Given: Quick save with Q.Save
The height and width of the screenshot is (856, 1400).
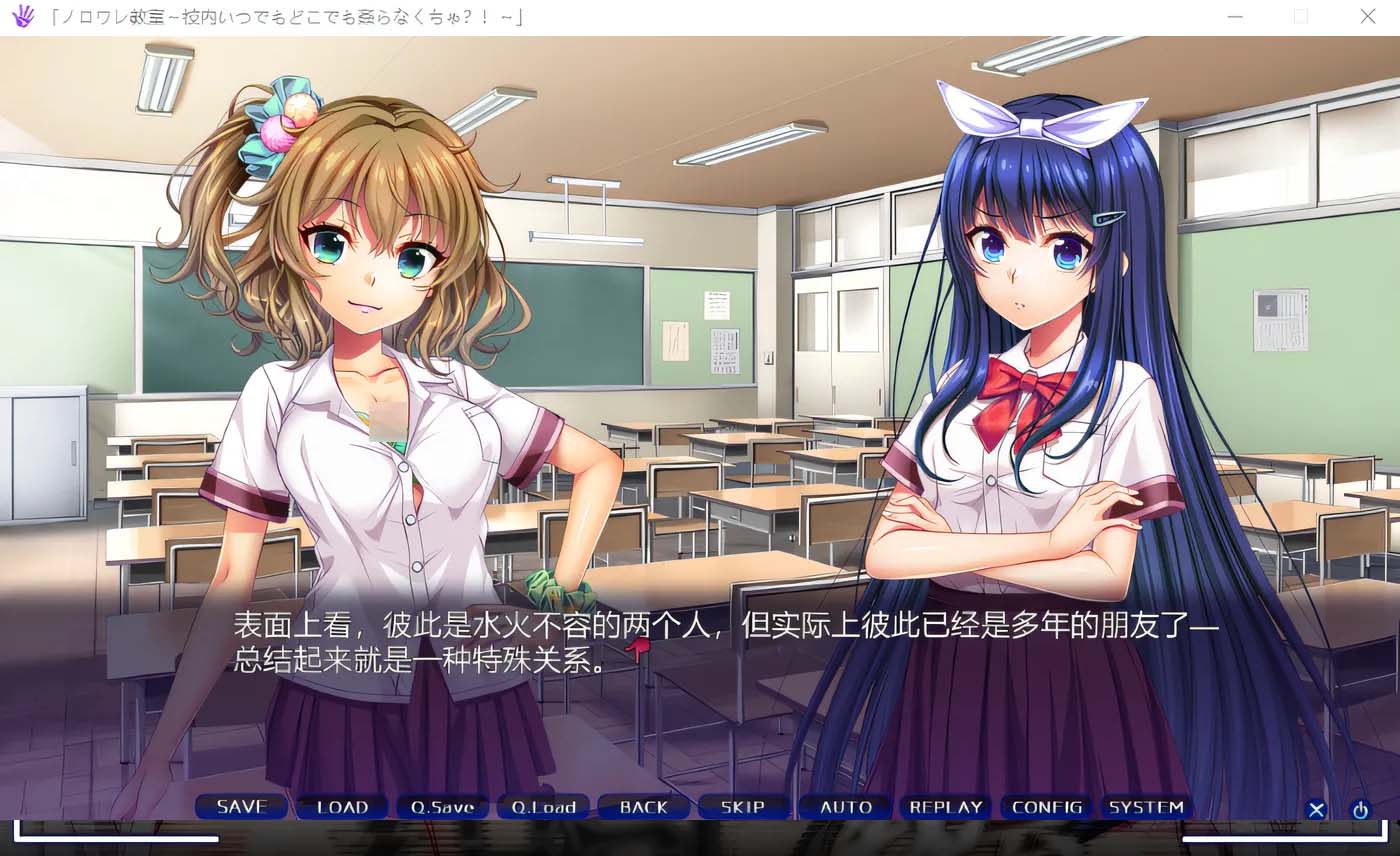Looking at the screenshot, I should (442, 807).
